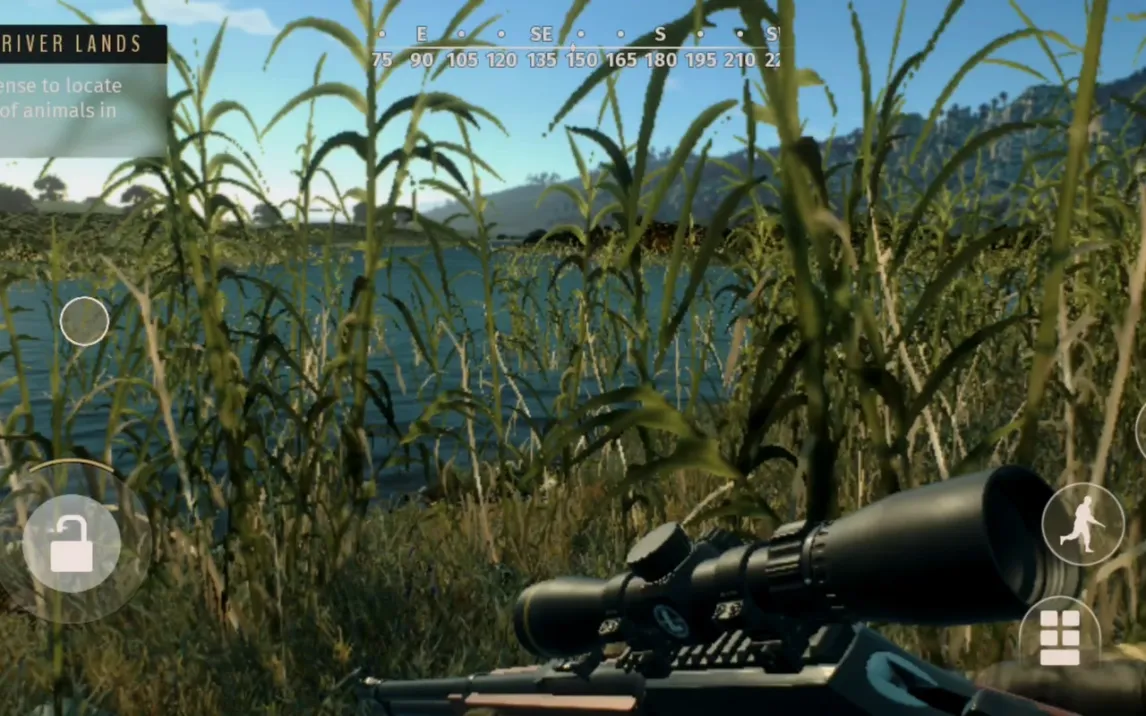Viewport: 1146px width, 716px height.
Task: Toggle the walking stance icon
Action: coord(1082,524)
